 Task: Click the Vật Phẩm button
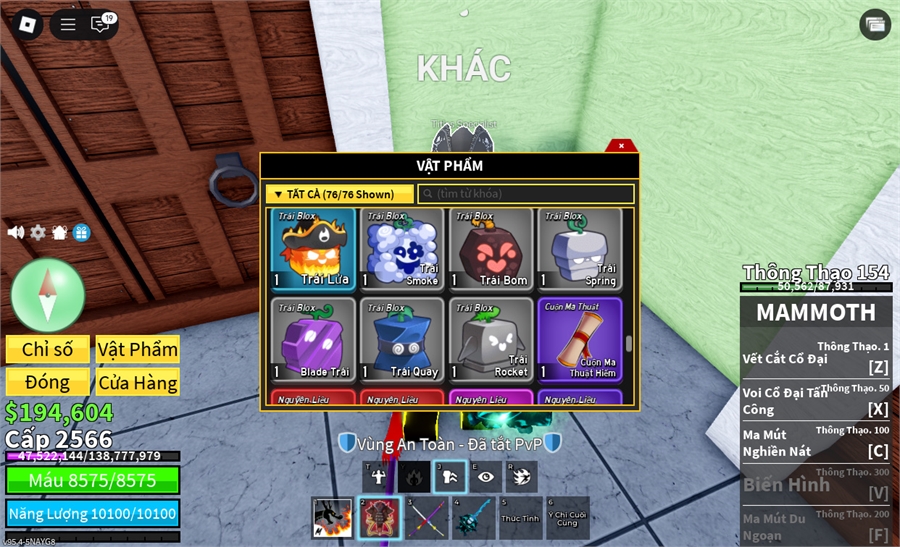pos(138,349)
